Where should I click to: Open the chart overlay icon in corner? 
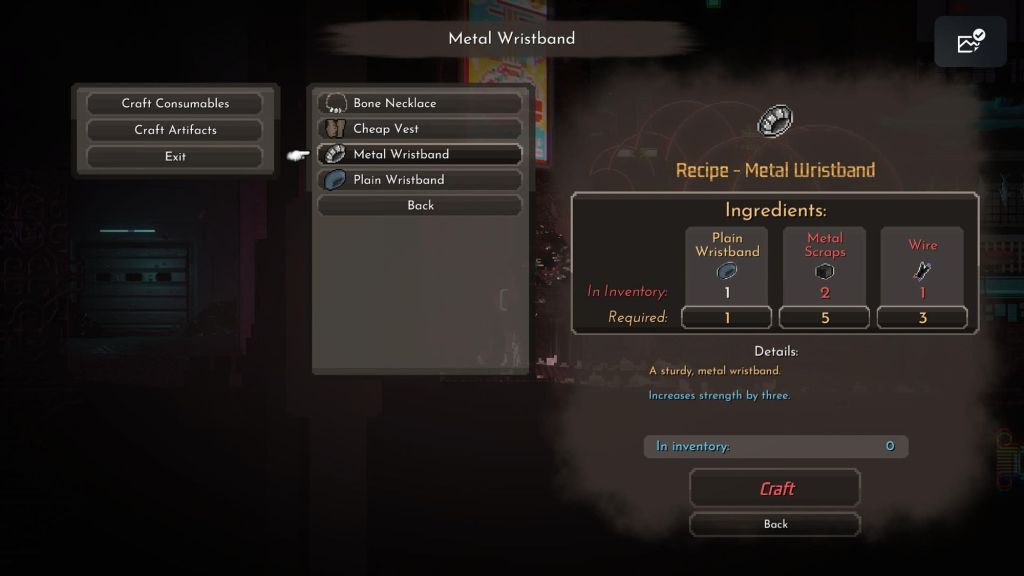(970, 42)
